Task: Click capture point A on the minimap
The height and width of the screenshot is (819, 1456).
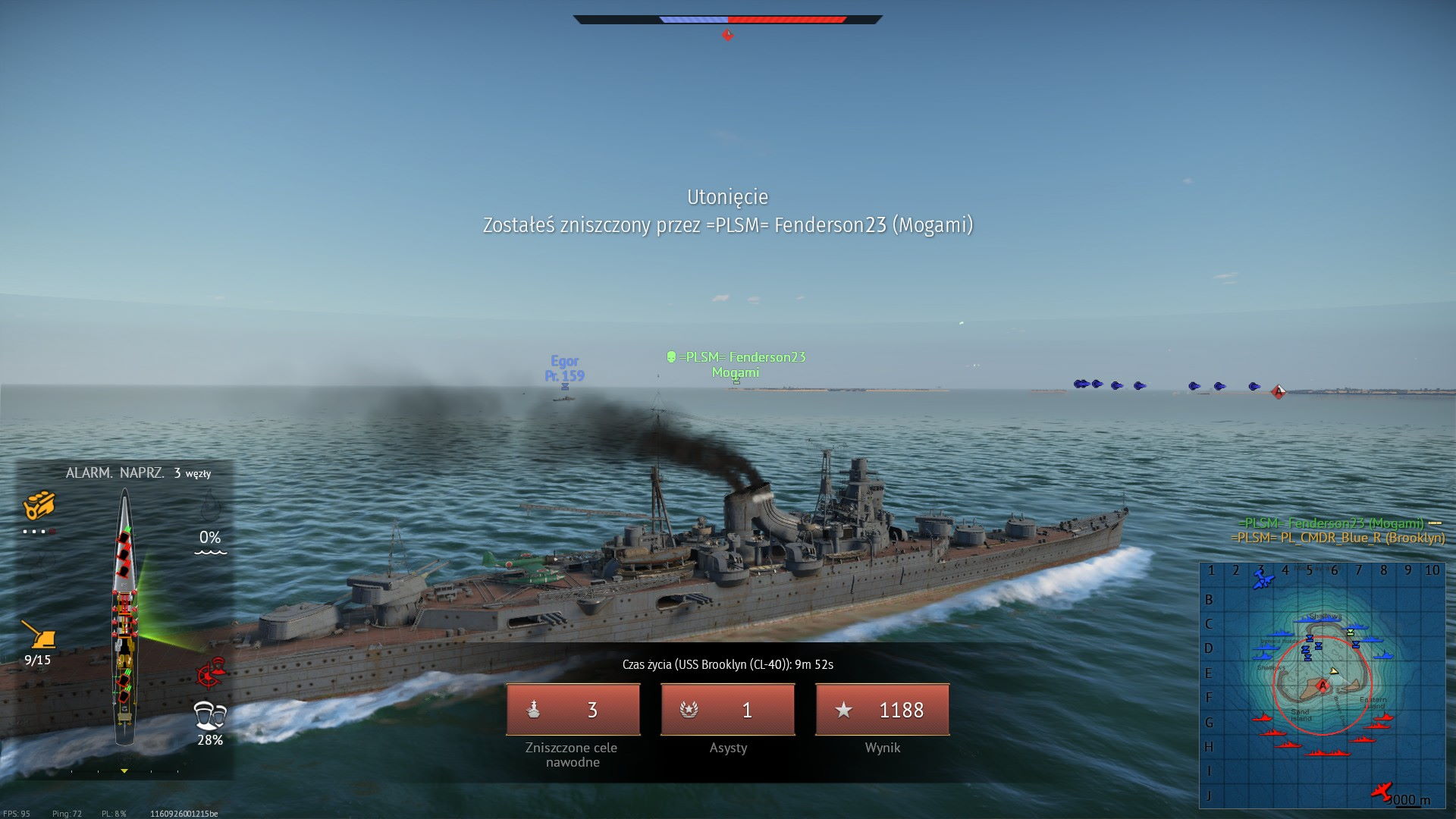Action: 1323,686
